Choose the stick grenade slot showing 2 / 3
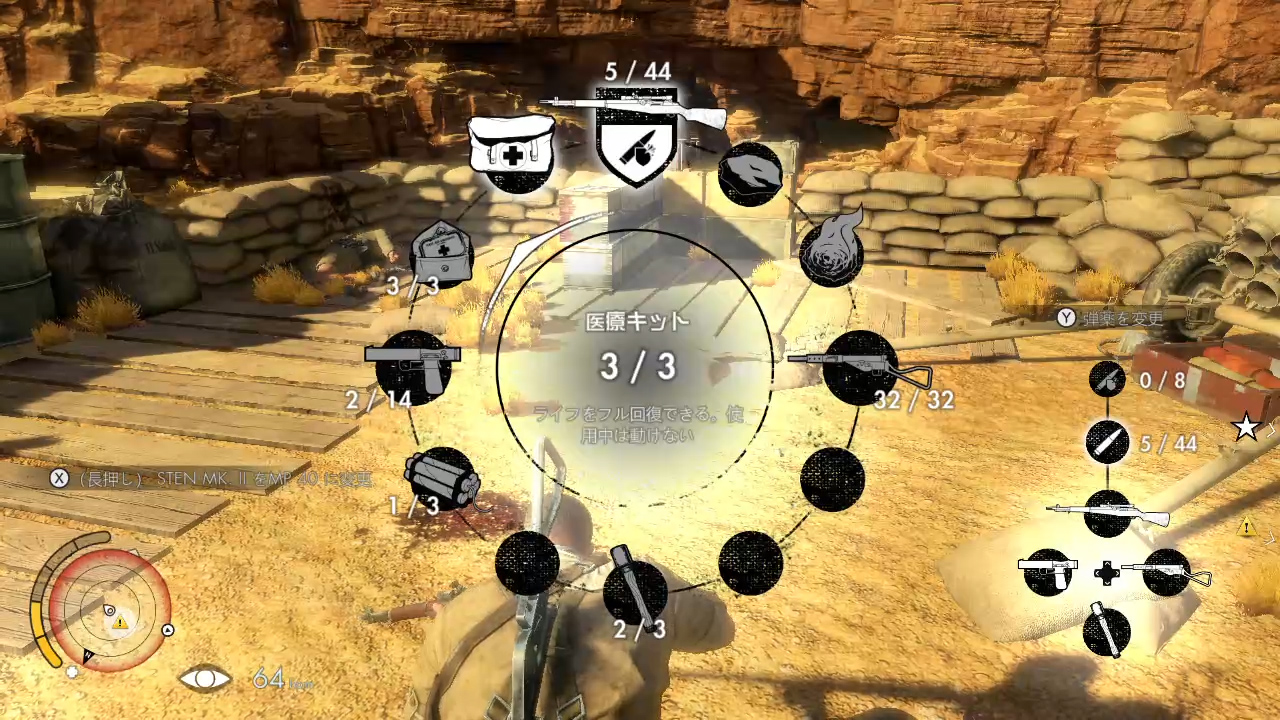Viewport: 1280px width, 720px height. click(x=635, y=592)
